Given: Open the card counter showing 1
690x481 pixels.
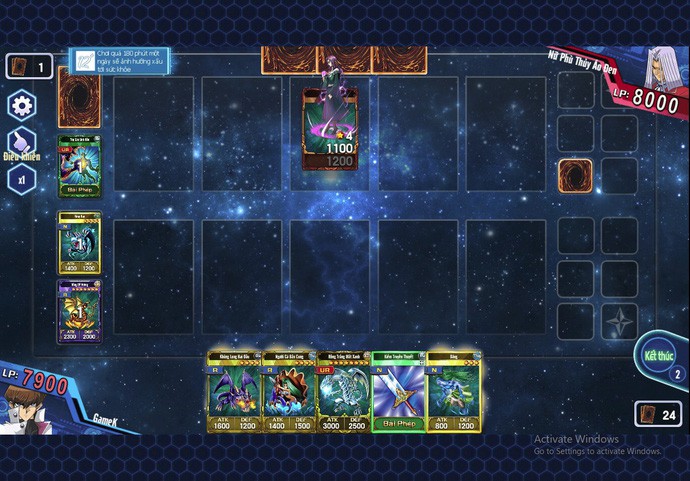Looking at the screenshot, I should [x=29, y=67].
